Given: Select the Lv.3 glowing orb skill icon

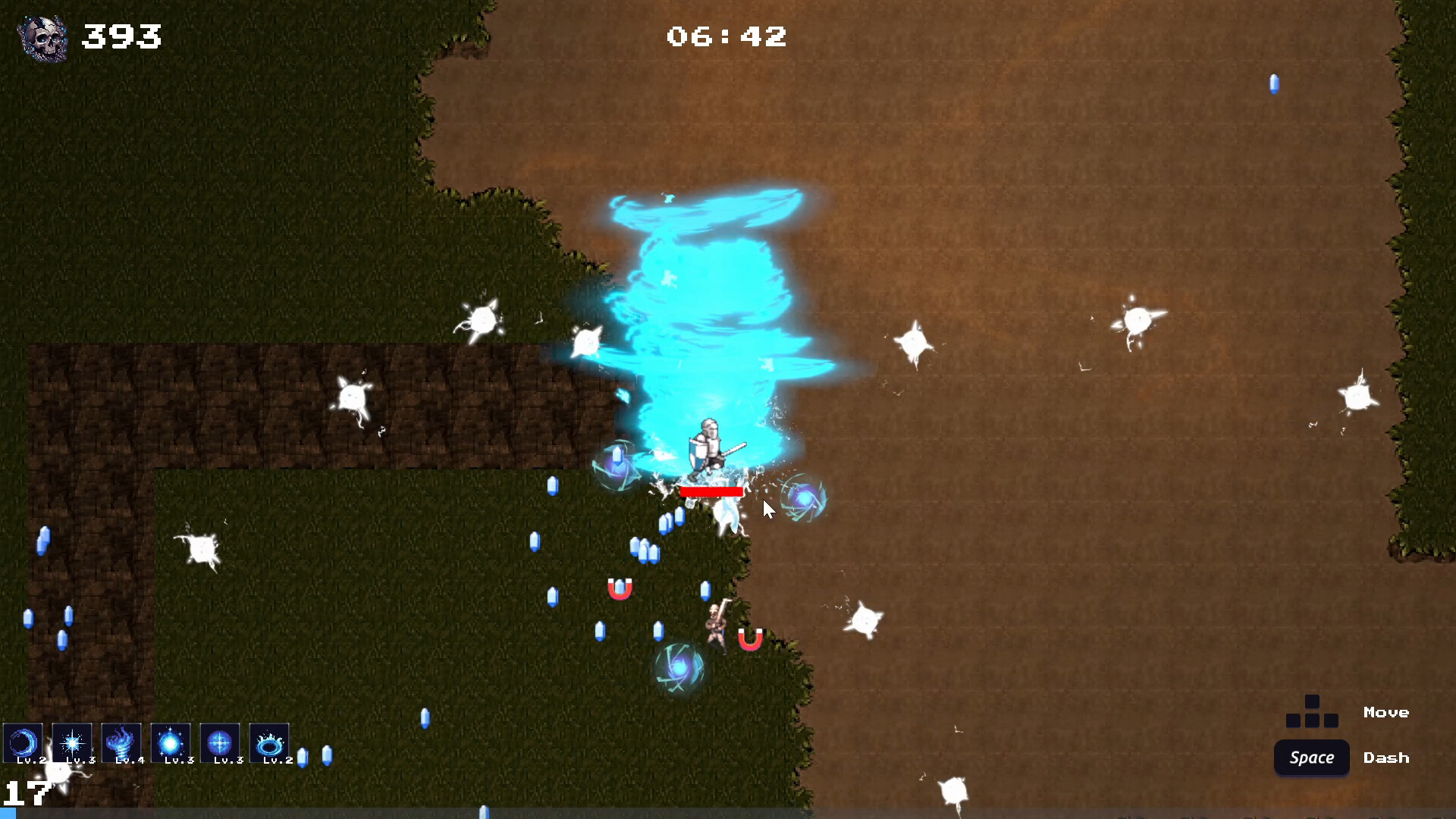Looking at the screenshot, I should (171, 743).
